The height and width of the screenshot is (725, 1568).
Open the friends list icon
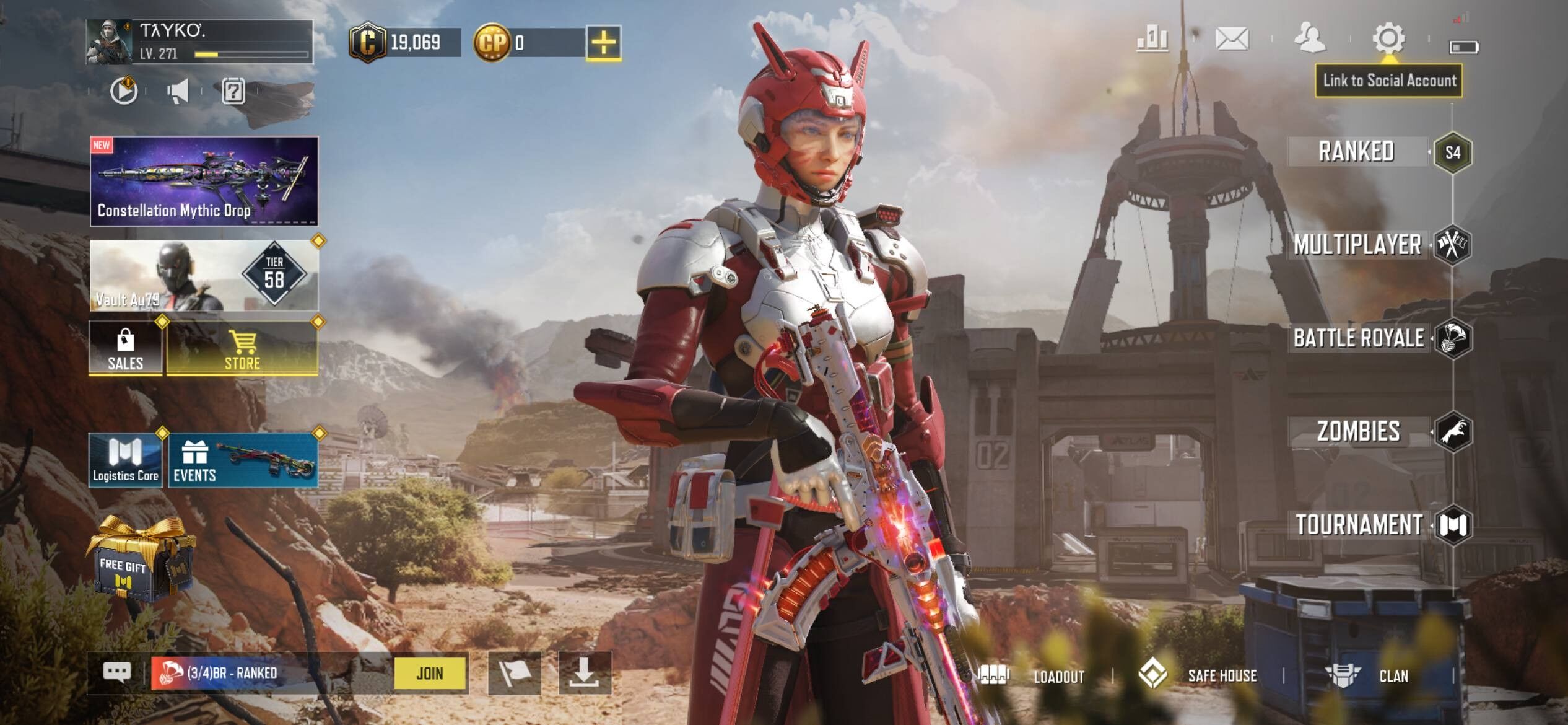[1310, 39]
